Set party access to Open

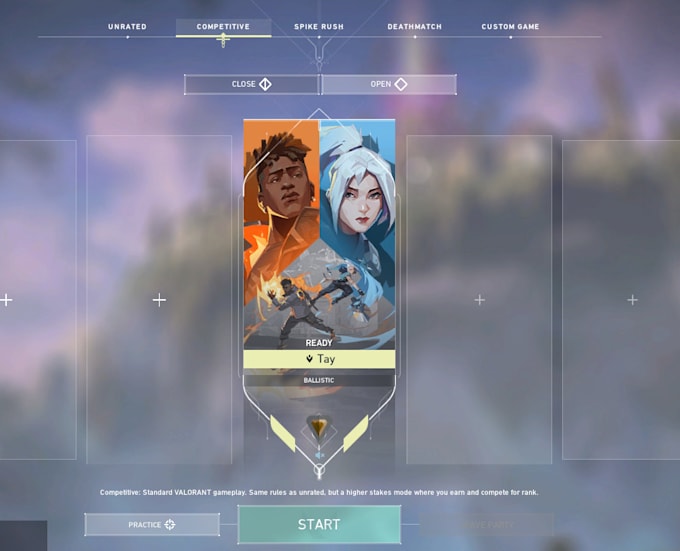[388, 84]
